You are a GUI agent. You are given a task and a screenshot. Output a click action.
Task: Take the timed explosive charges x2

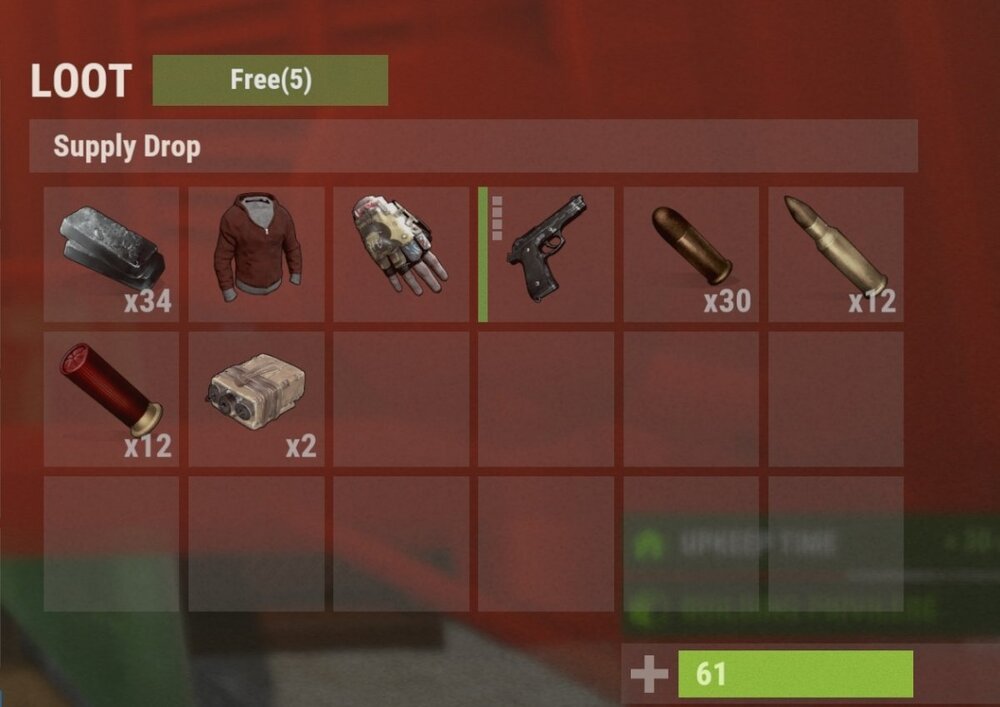(256, 399)
